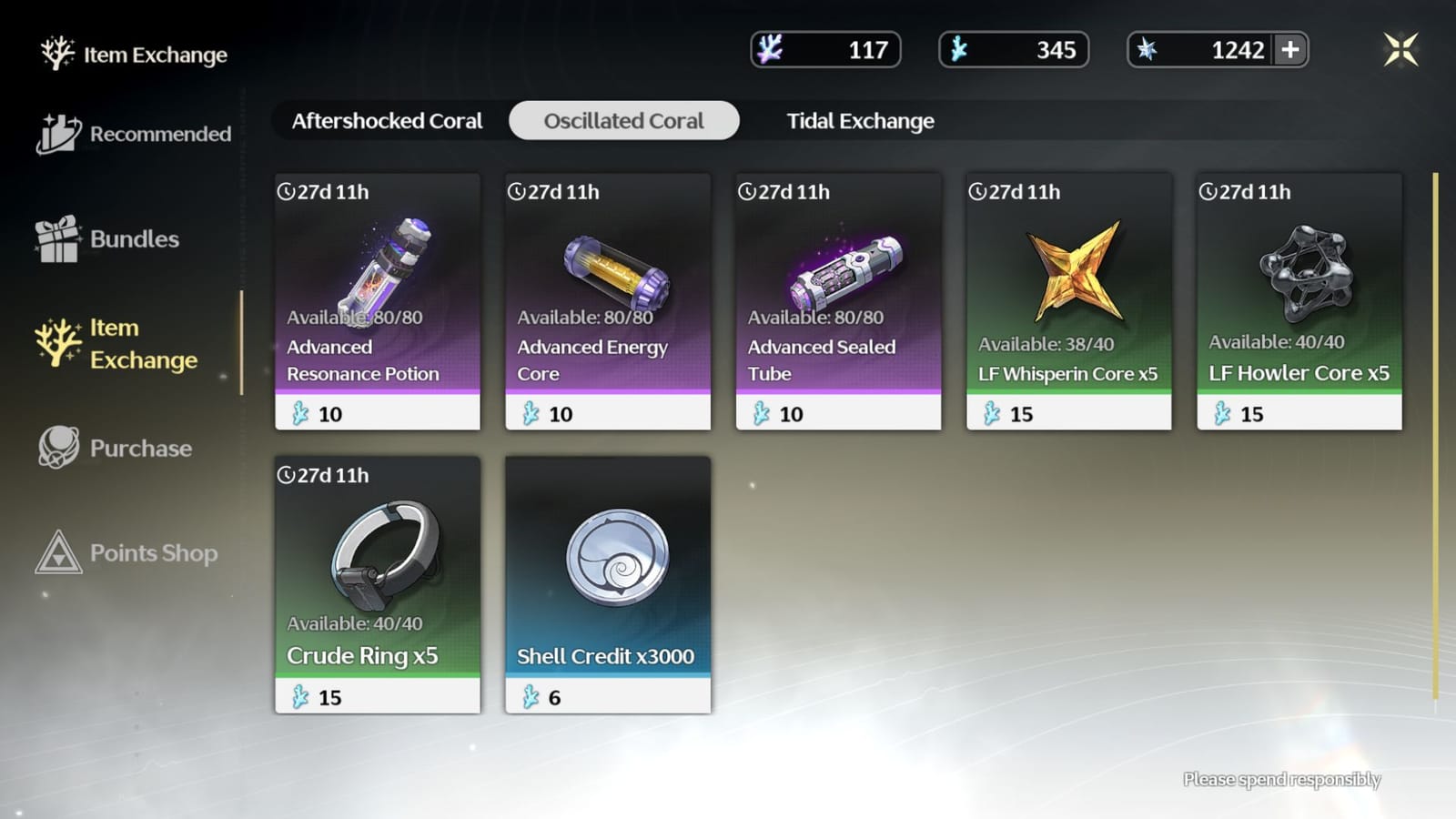Image resolution: width=1456 pixels, height=819 pixels.
Task: Open the Purchase section
Action: [x=136, y=448]
